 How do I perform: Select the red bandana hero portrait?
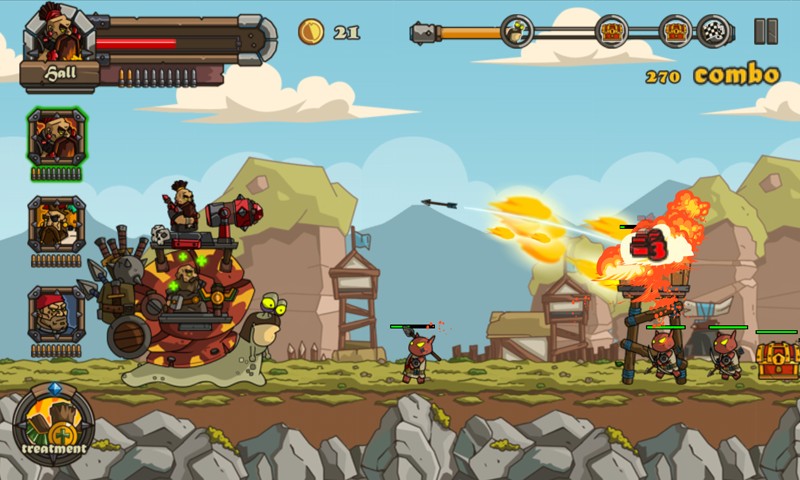(57, 314)
